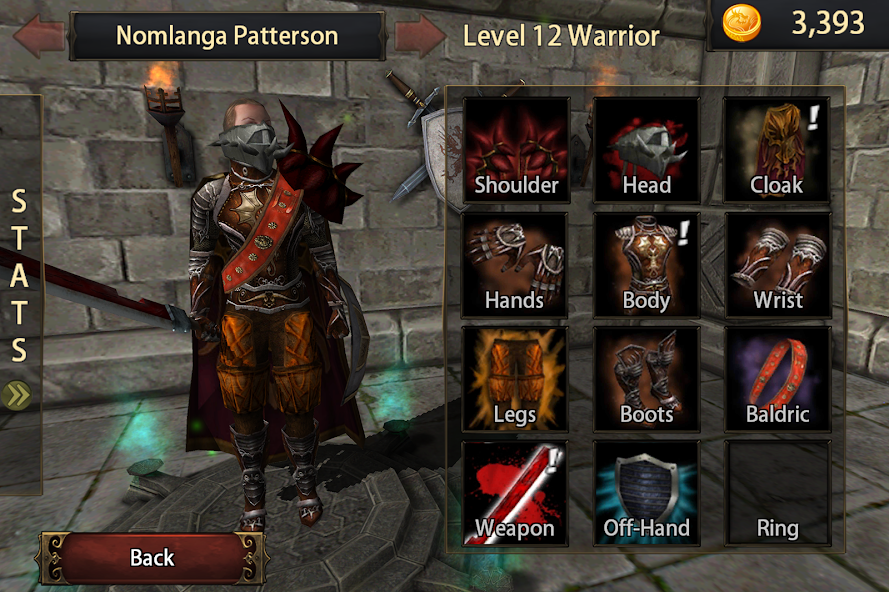Open the Off-Hand shield slot
This screenshot has width=889, height=592.
646,494
